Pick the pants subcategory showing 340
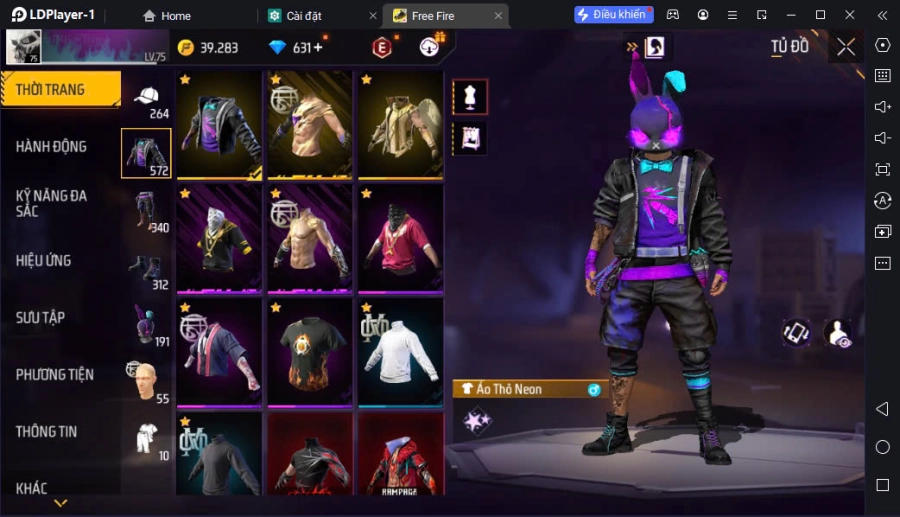The image size is (900, 517). click(147, 212)
